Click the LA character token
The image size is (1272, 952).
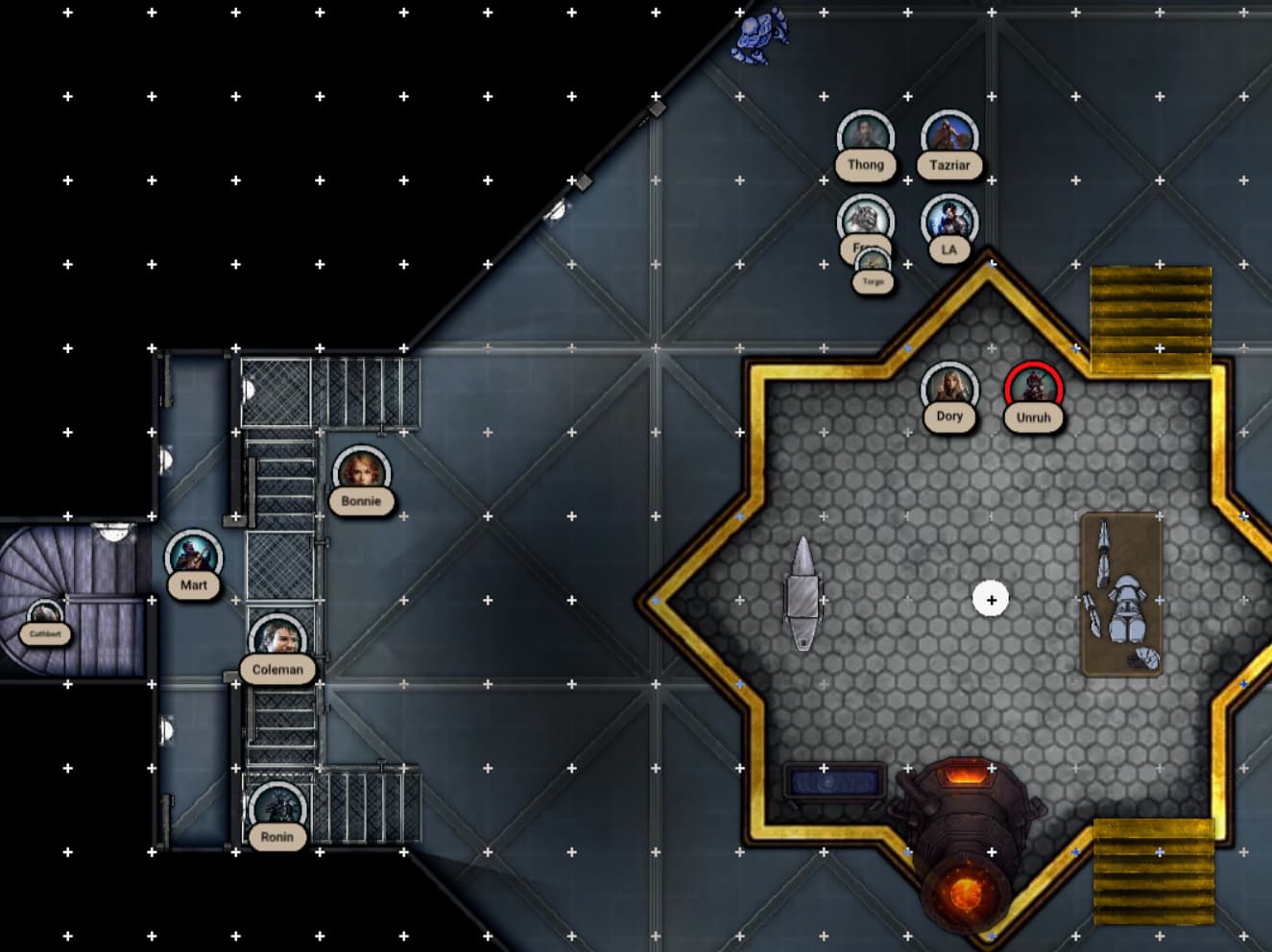pos(948,223)
